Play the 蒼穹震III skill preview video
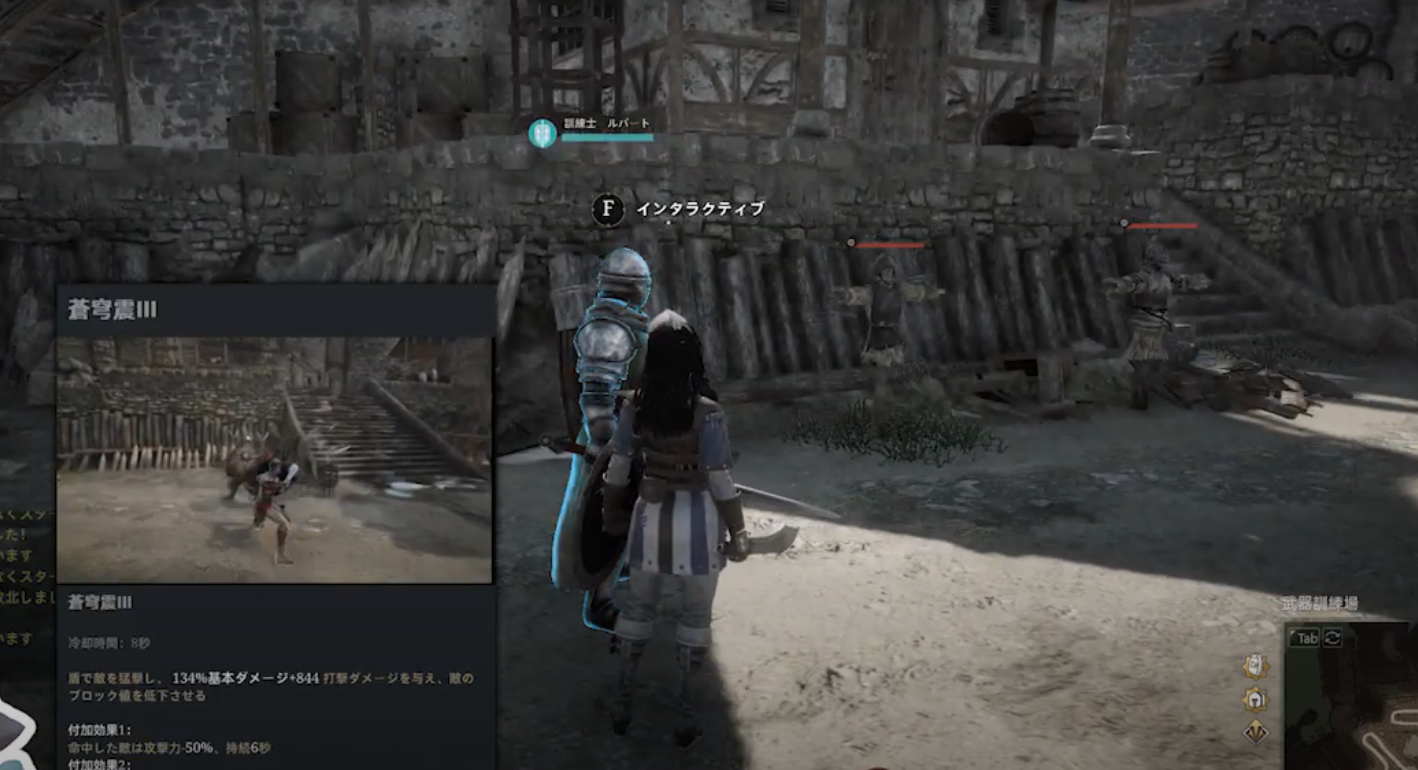 point(274,460)
